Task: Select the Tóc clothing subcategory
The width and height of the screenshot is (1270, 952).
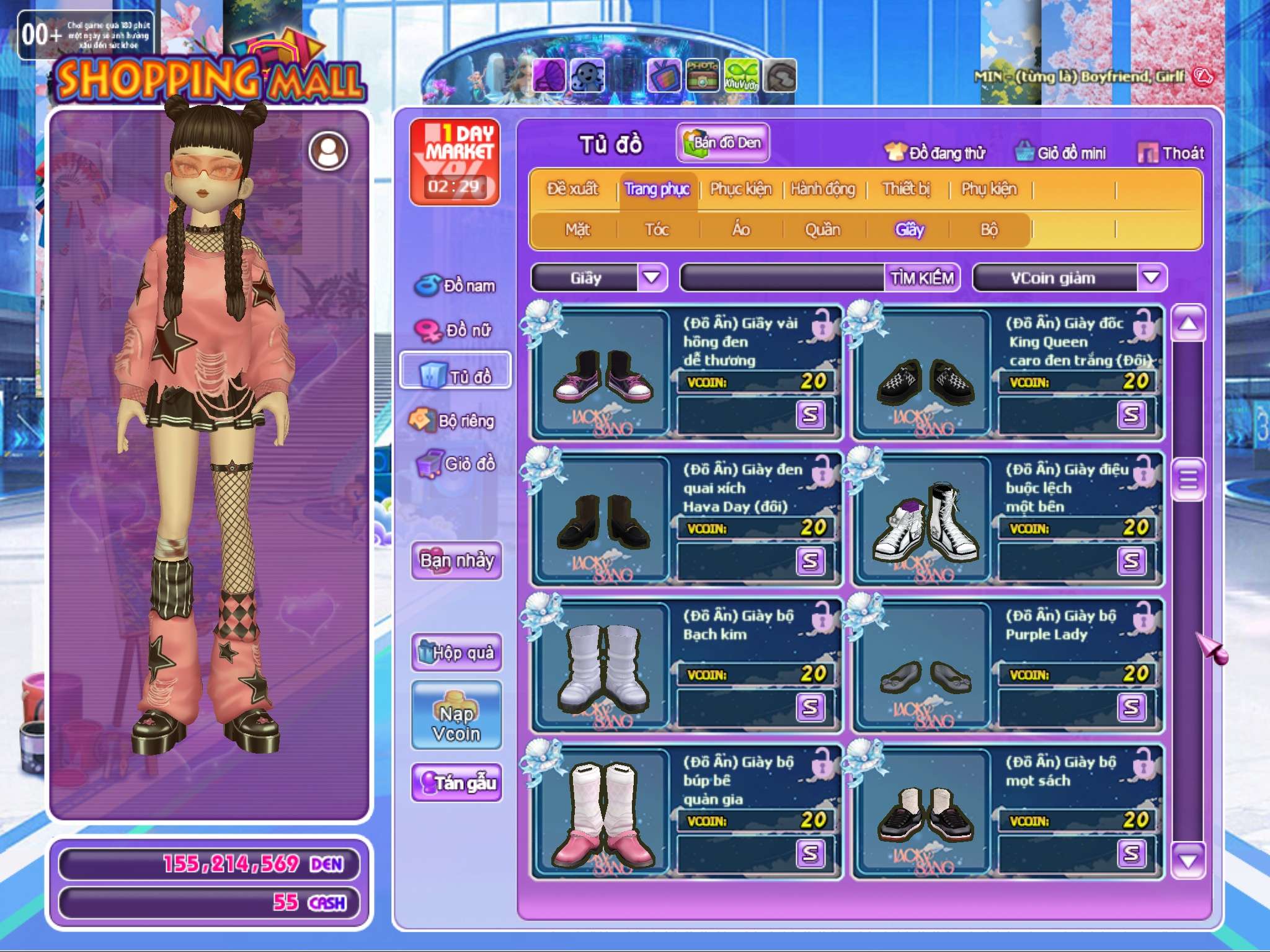Action: click(x=657, y=229)
